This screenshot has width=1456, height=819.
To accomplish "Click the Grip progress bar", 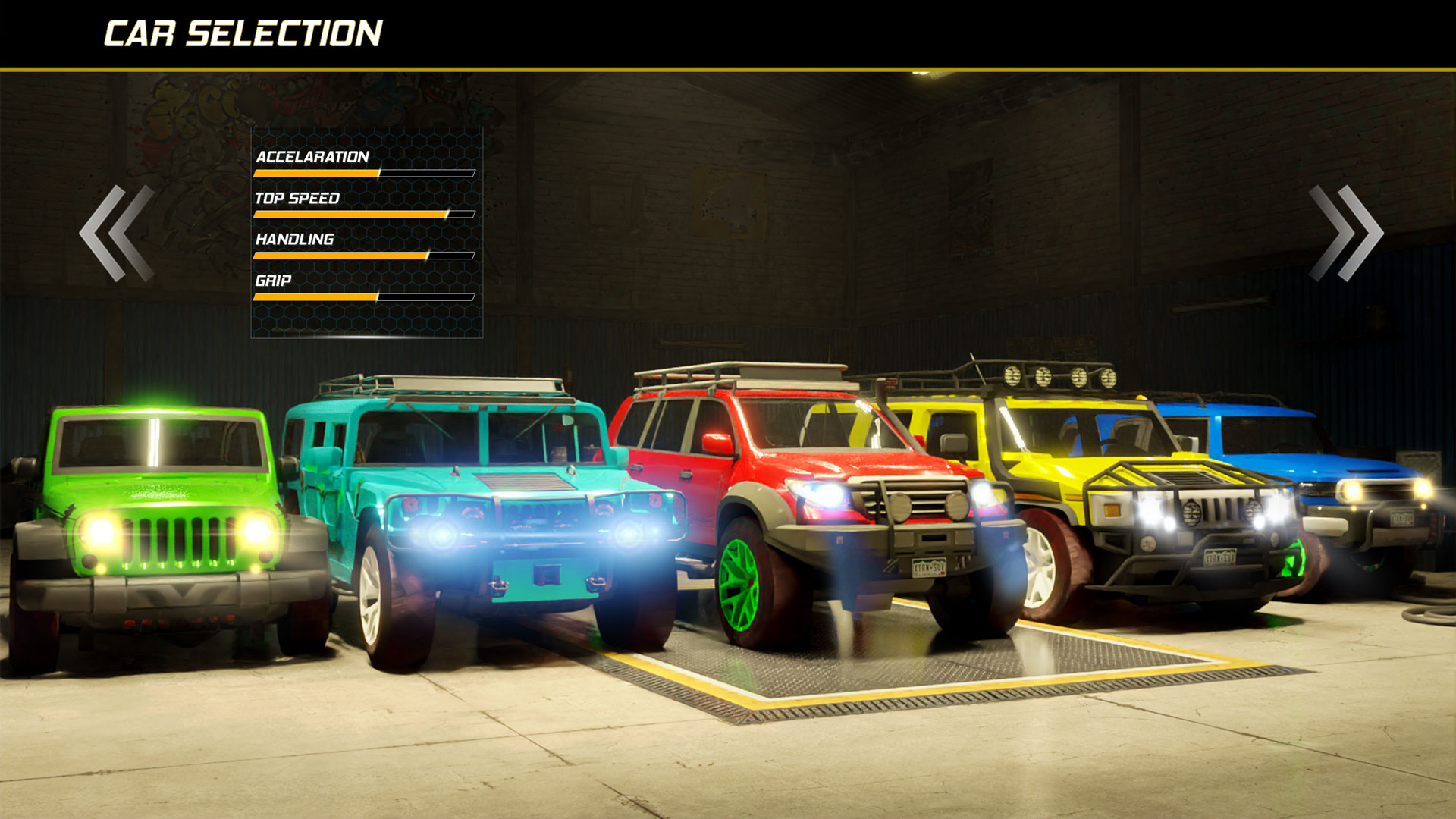I will point(364,297).
